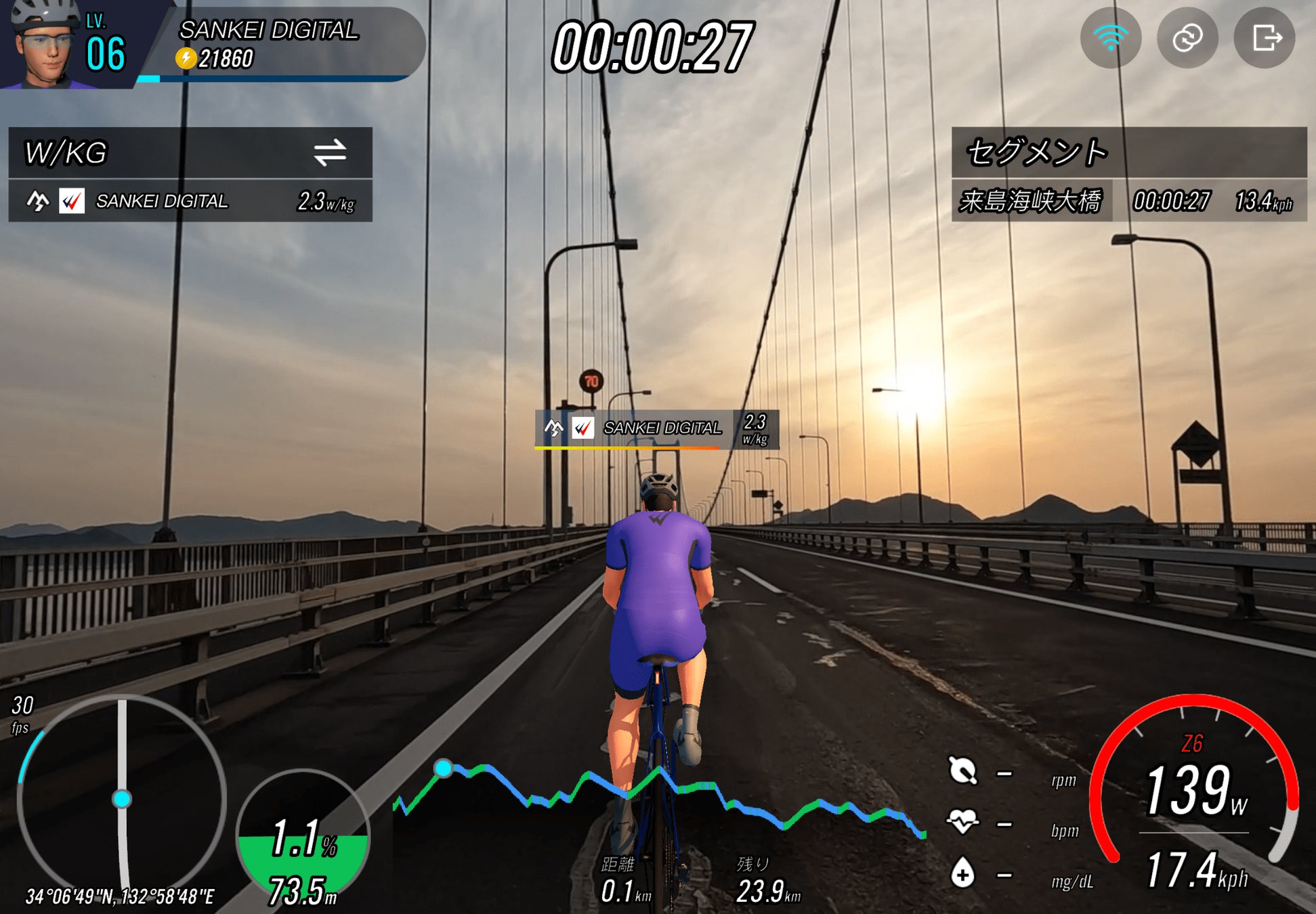The image size is (1316, 914).
Task: Click the Wi-Fi connection status button
Action: pos(1110,38)
